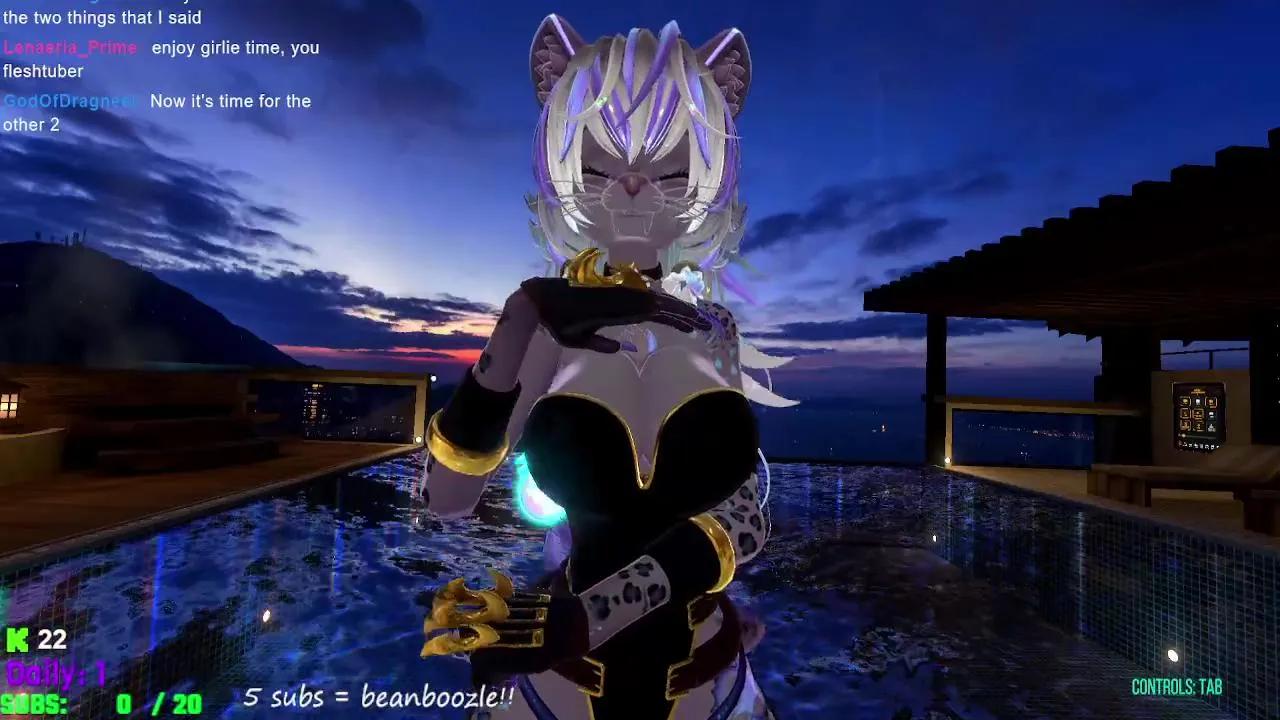Select the bottom-left tile of the wall panel
The image size is (1280, 720).
pos(1185,426)
